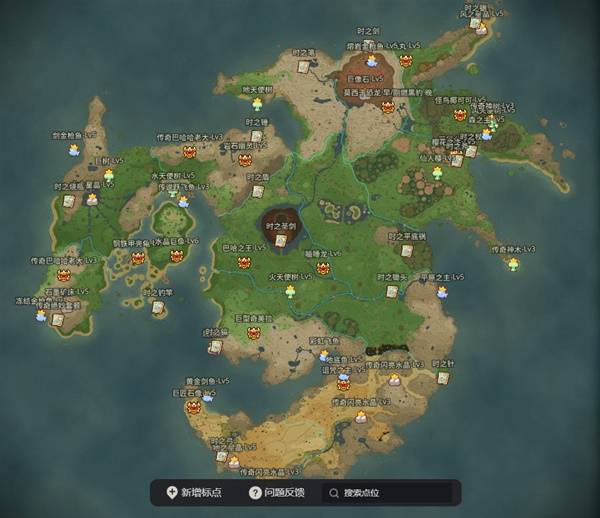Select the 传奇神木 Lv3 tree marker
The width and height of the screenshot is (600, 518).
(x=513, y=263)
